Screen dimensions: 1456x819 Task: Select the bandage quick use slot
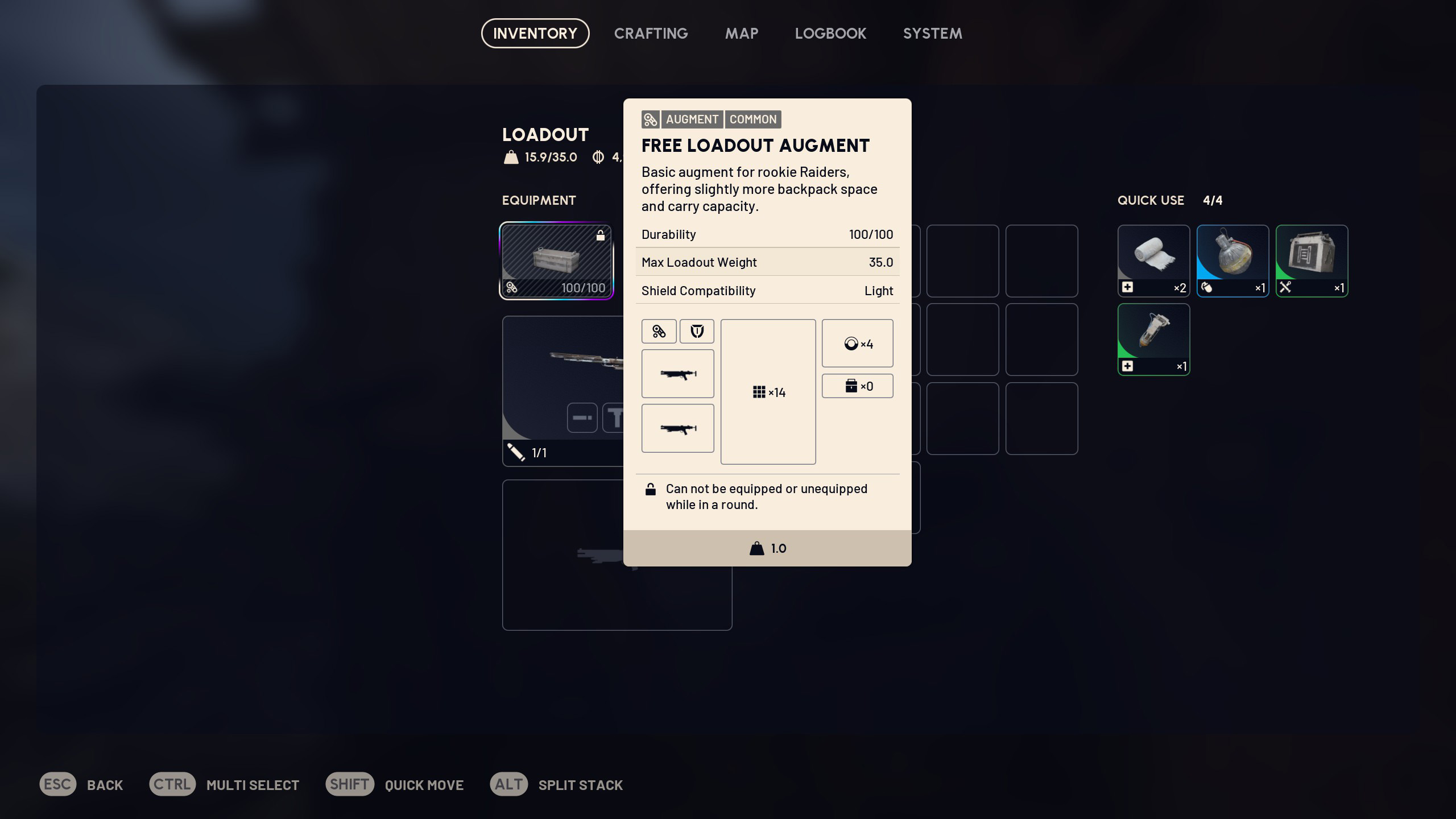(1153, 261)
